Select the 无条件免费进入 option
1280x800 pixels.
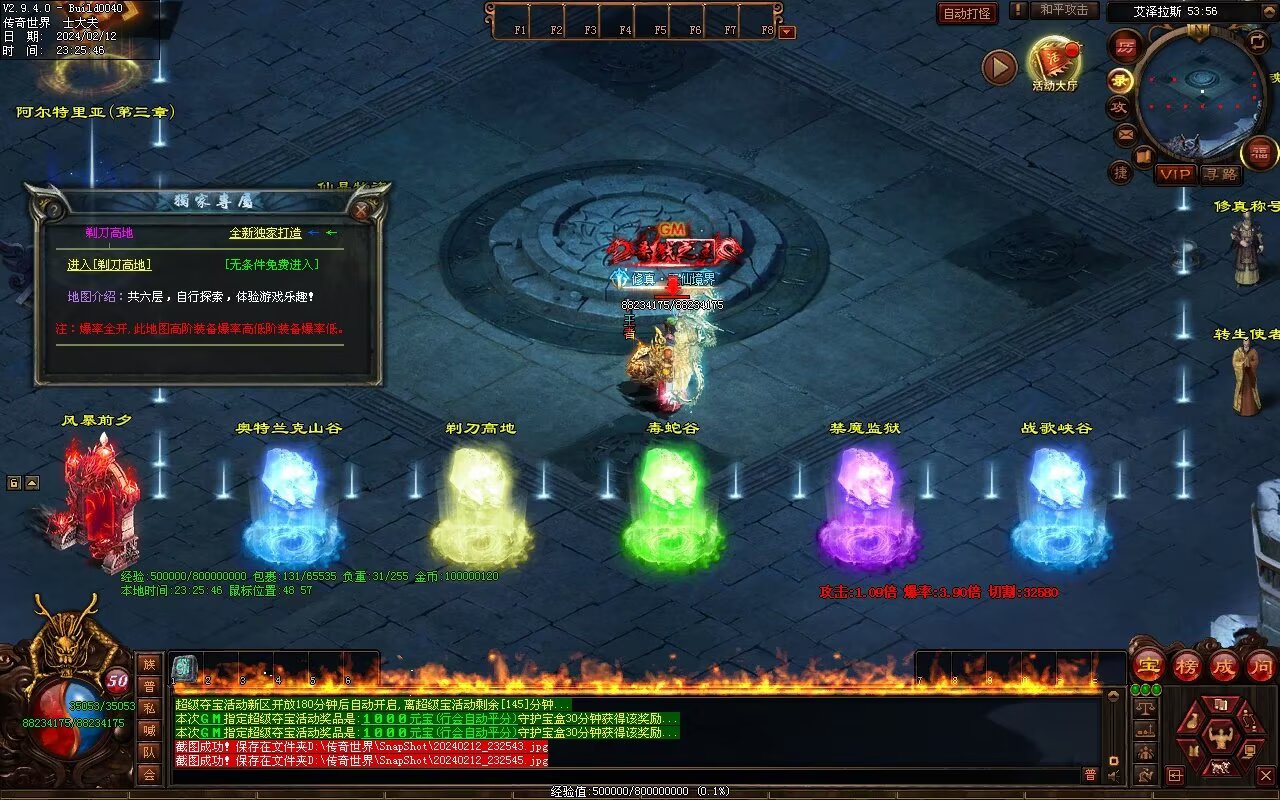pyautogui.click(x=272, y=265)
